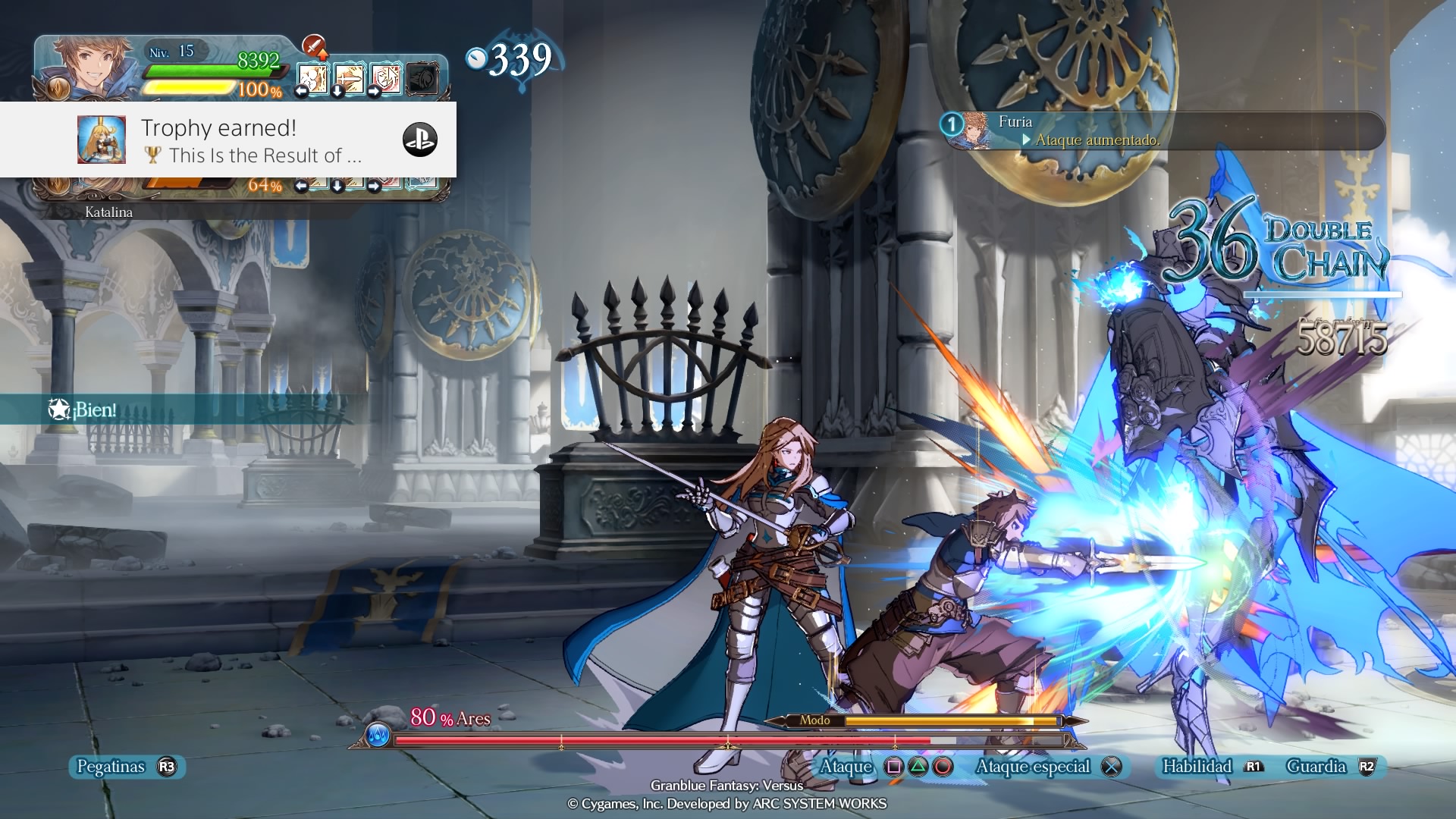Select the Habilidad command label

pyautogui.click(x=1197, y=767)
